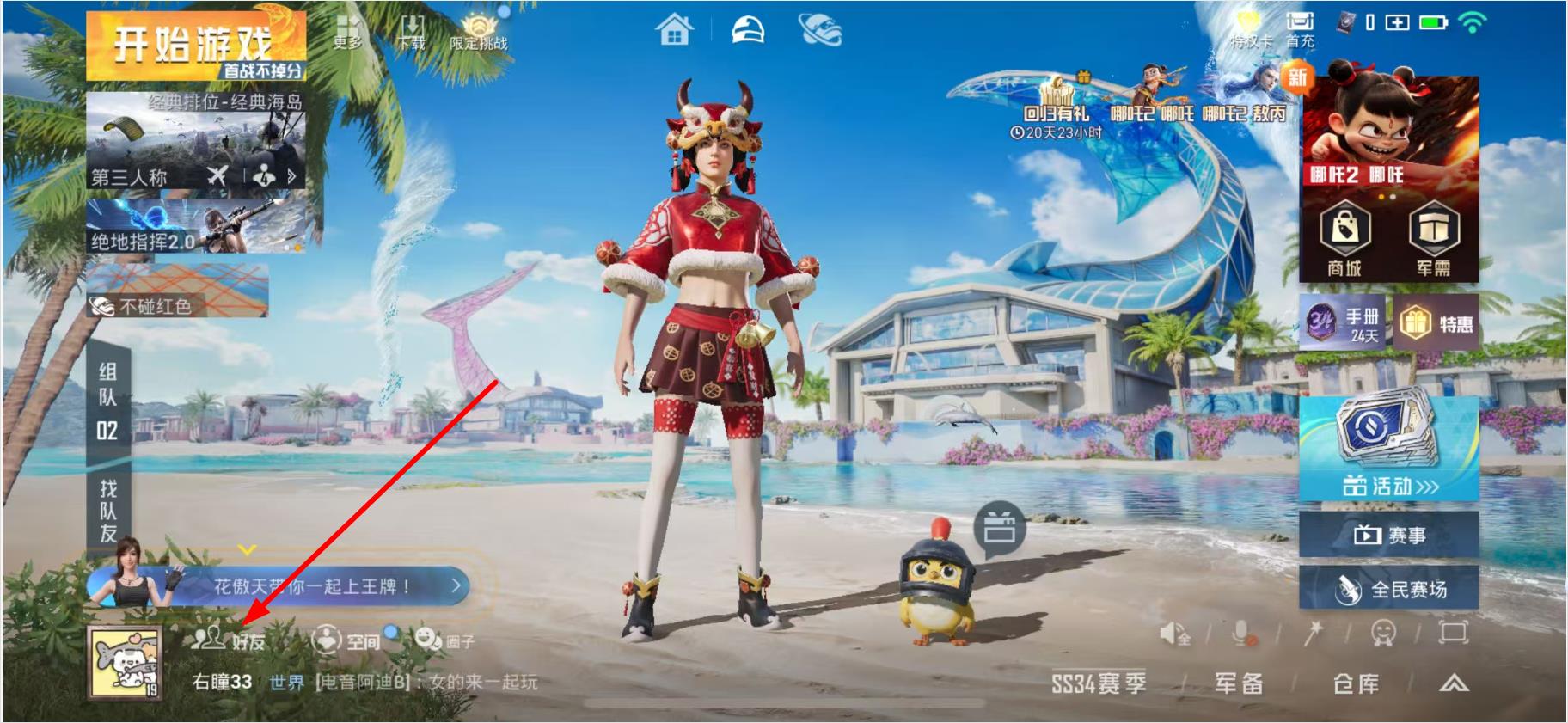Open the 限定挑战 limited challenge

point(478,32)
